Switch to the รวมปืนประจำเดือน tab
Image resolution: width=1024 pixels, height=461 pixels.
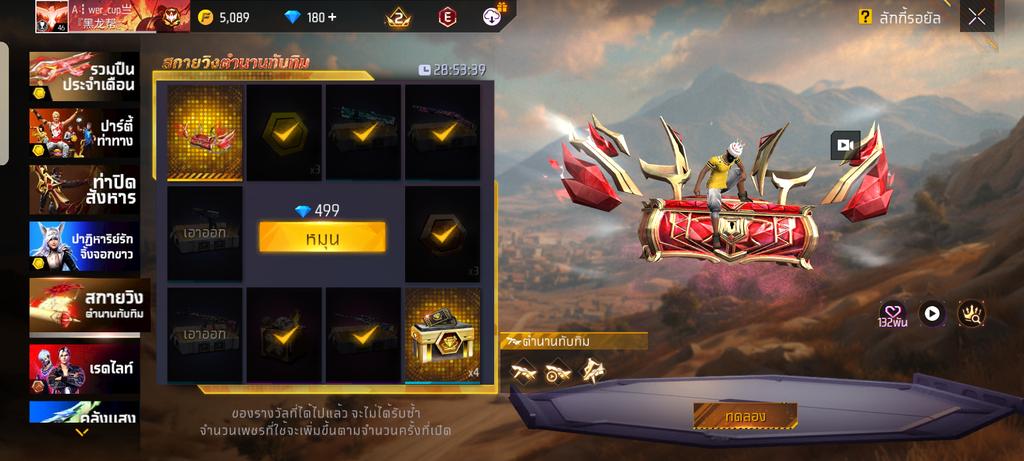tap(87, 76)
